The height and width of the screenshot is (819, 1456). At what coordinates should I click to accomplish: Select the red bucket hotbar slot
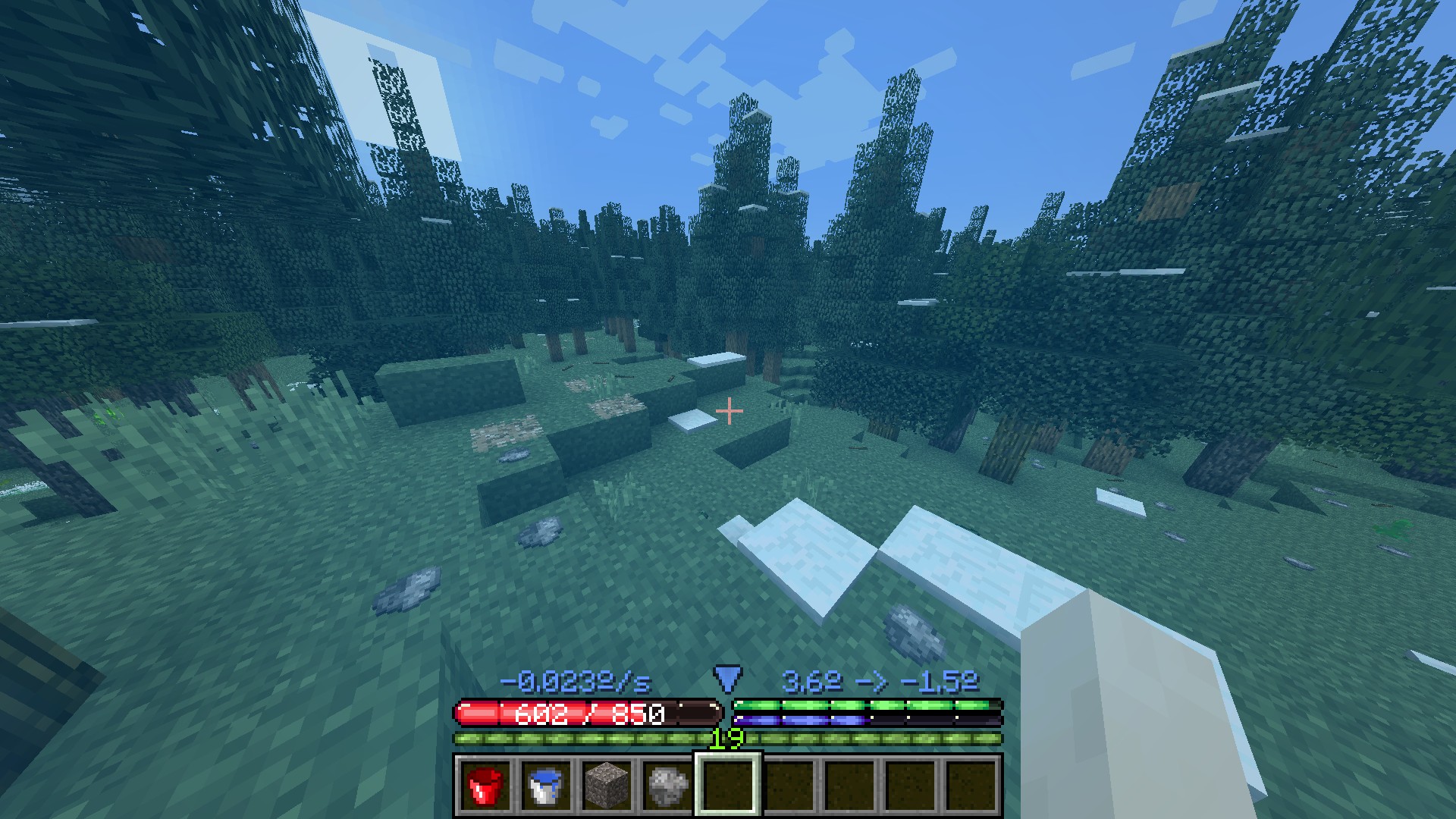tap(485, 785)
